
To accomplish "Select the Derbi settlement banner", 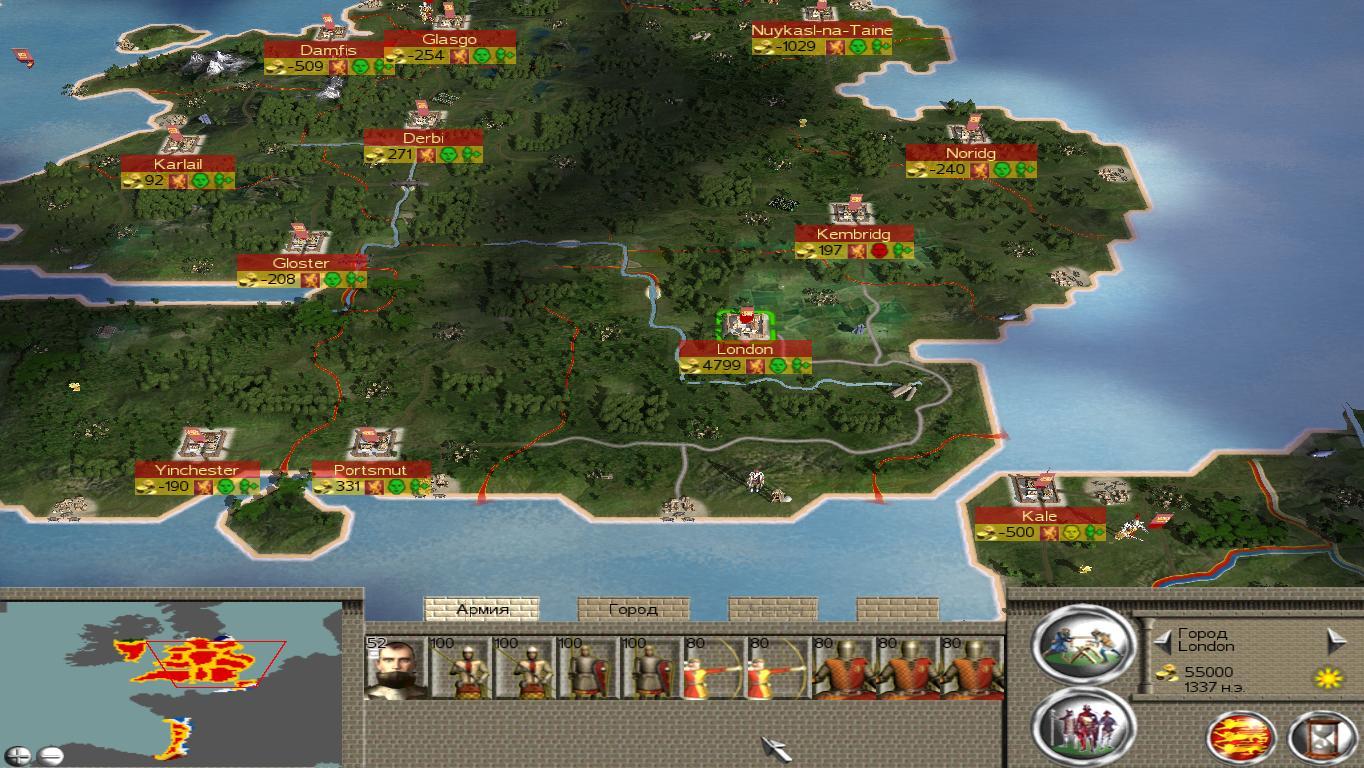I will [x=423, y=138].
